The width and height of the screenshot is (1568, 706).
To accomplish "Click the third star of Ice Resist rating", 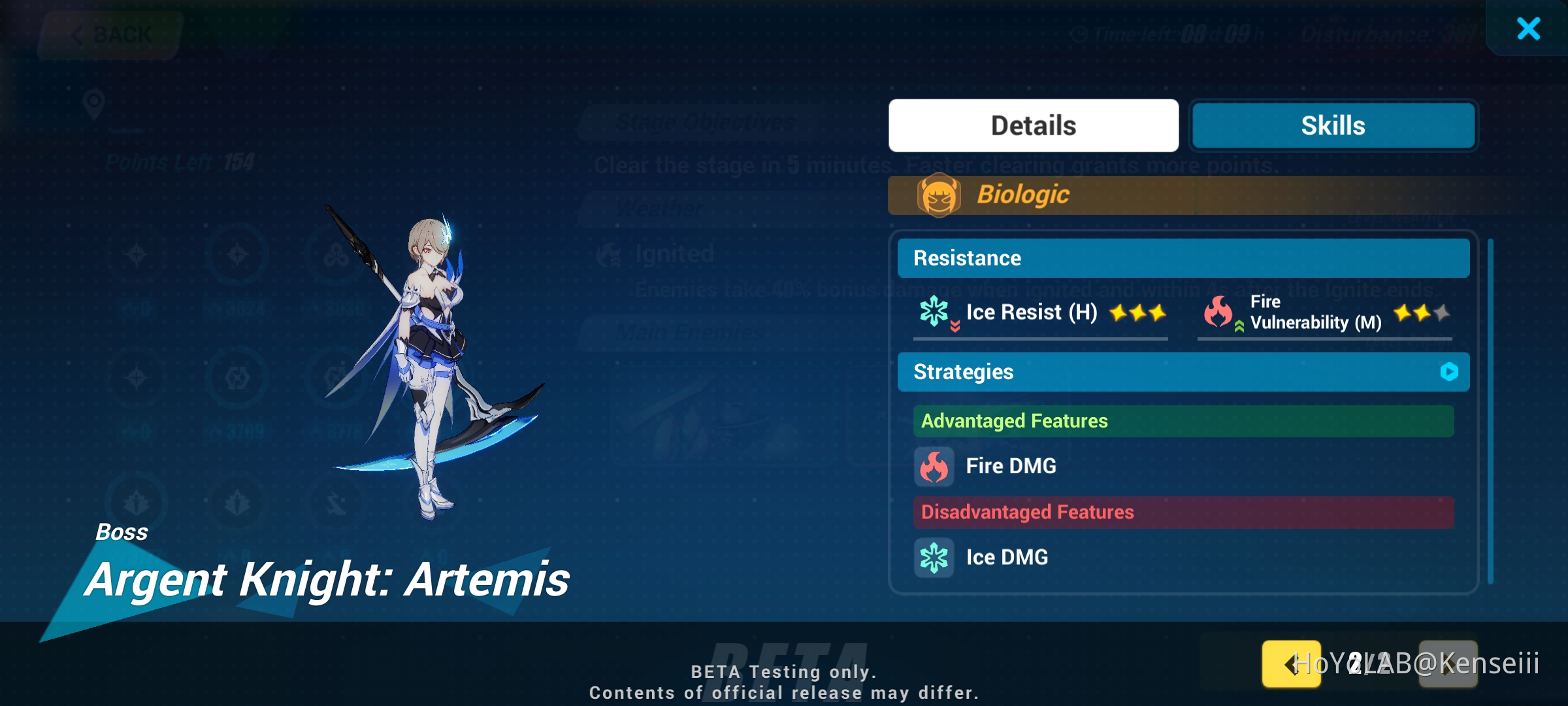I will (1156, 312).
